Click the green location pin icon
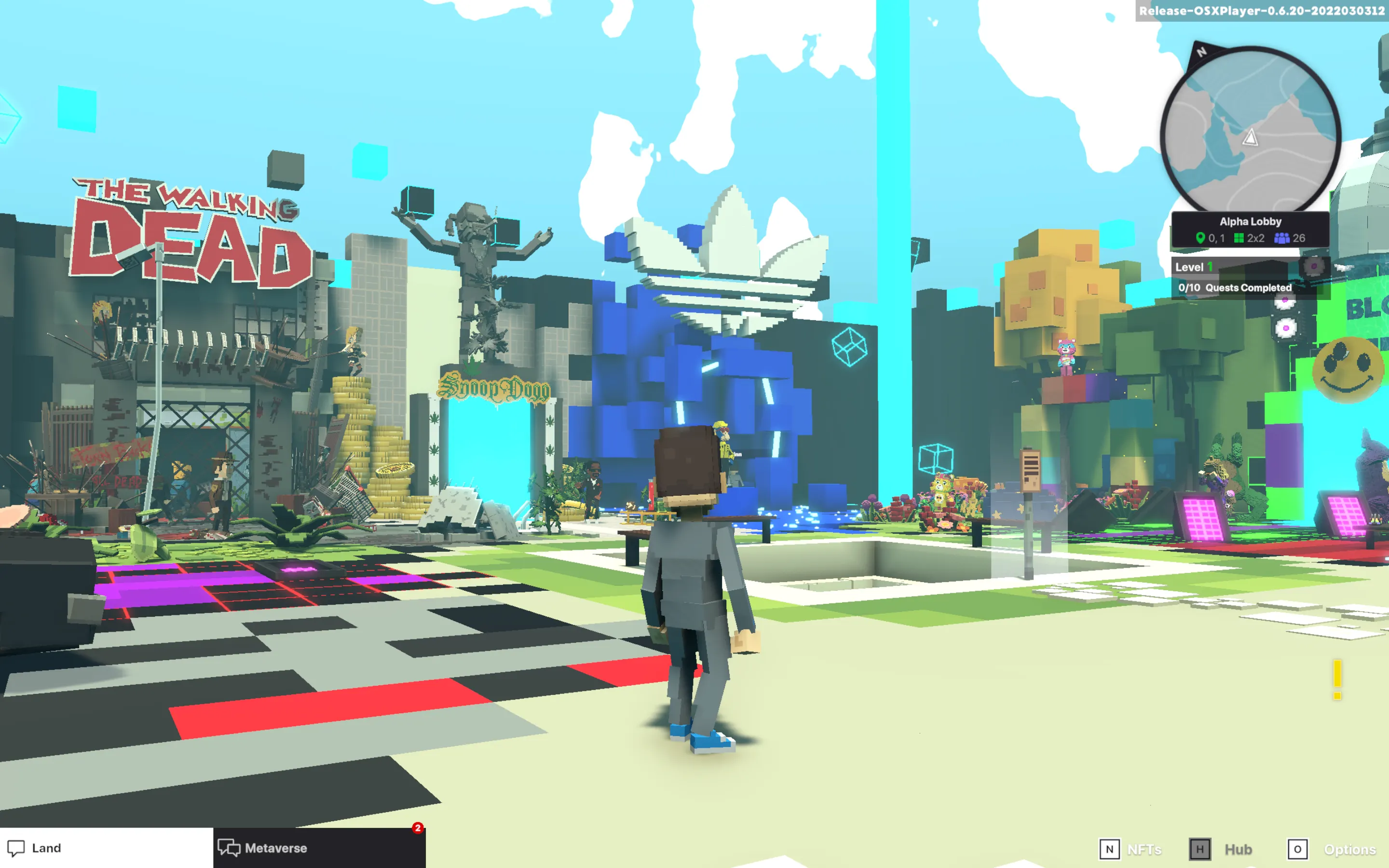Screen dimensions: 1389x868 pyautogui.click(x=1202, y=238)
